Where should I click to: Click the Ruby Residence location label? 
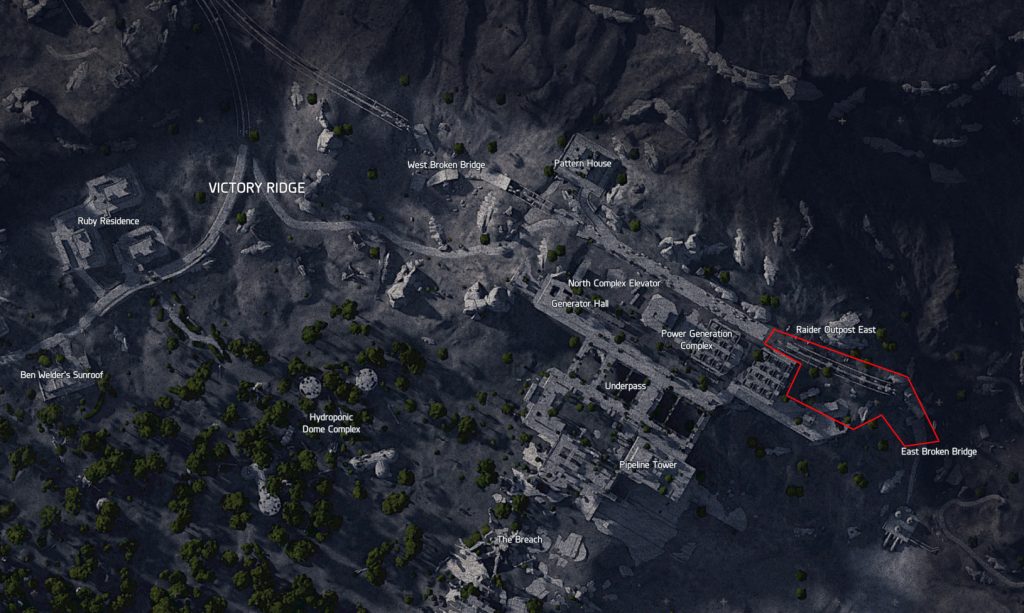109,220
